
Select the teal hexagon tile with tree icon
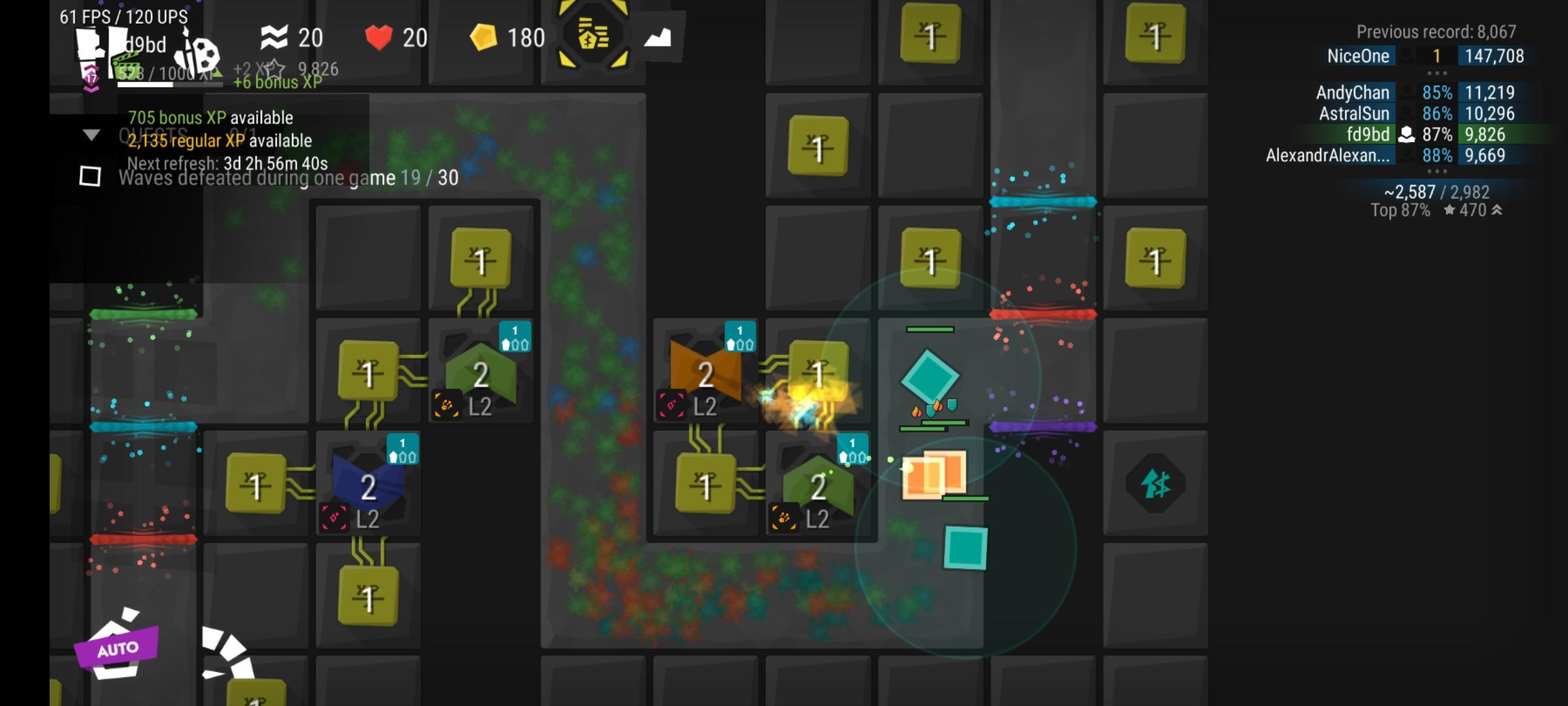point(1155,484)
